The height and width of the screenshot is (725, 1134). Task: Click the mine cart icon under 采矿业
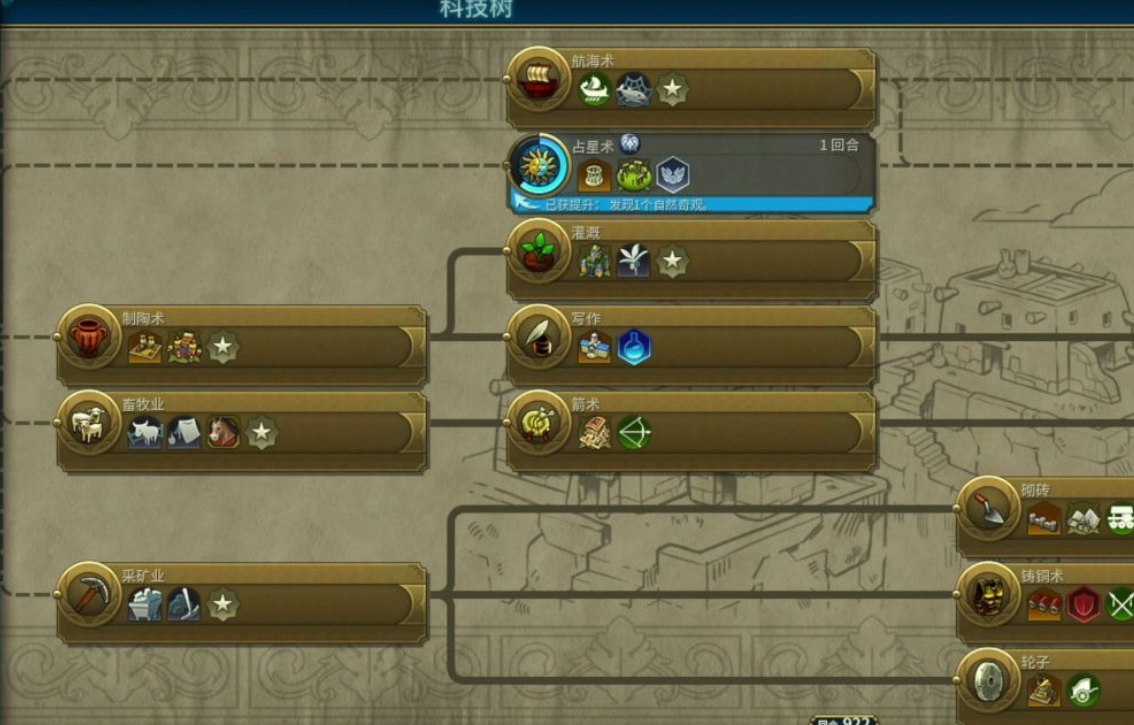pyautogui.click(x=145, y=605)
